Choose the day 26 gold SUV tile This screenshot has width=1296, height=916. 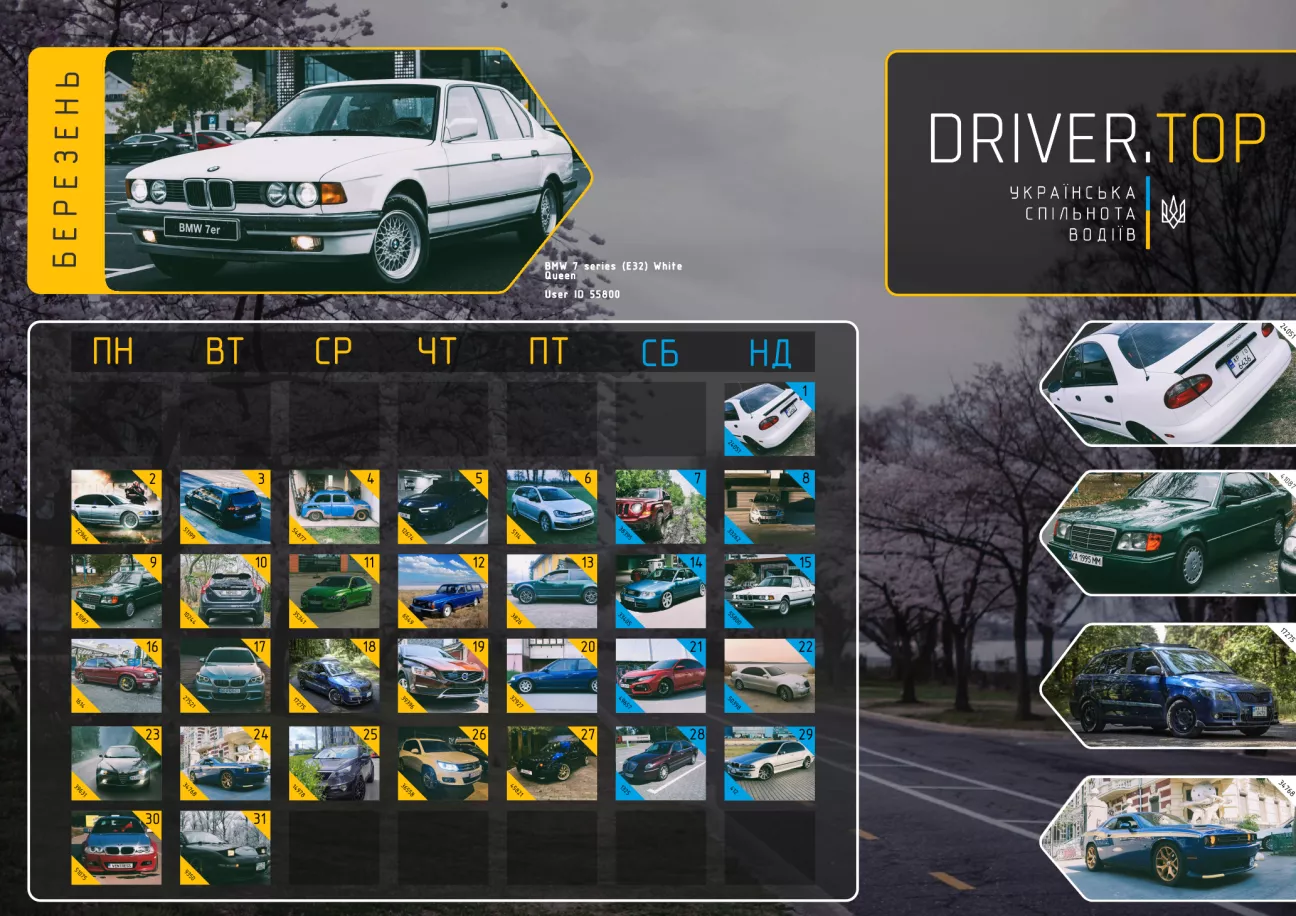[443, 763]
